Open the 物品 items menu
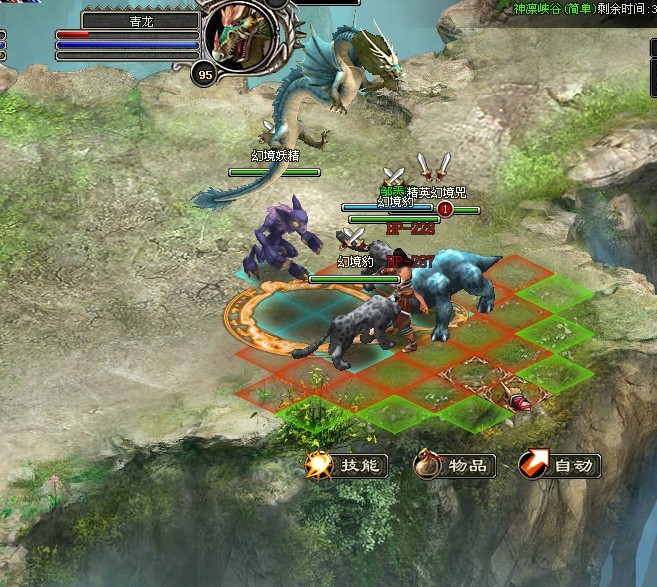Viewport: 657px width, 587px height. pyautogui.click(x=455, y=465)
